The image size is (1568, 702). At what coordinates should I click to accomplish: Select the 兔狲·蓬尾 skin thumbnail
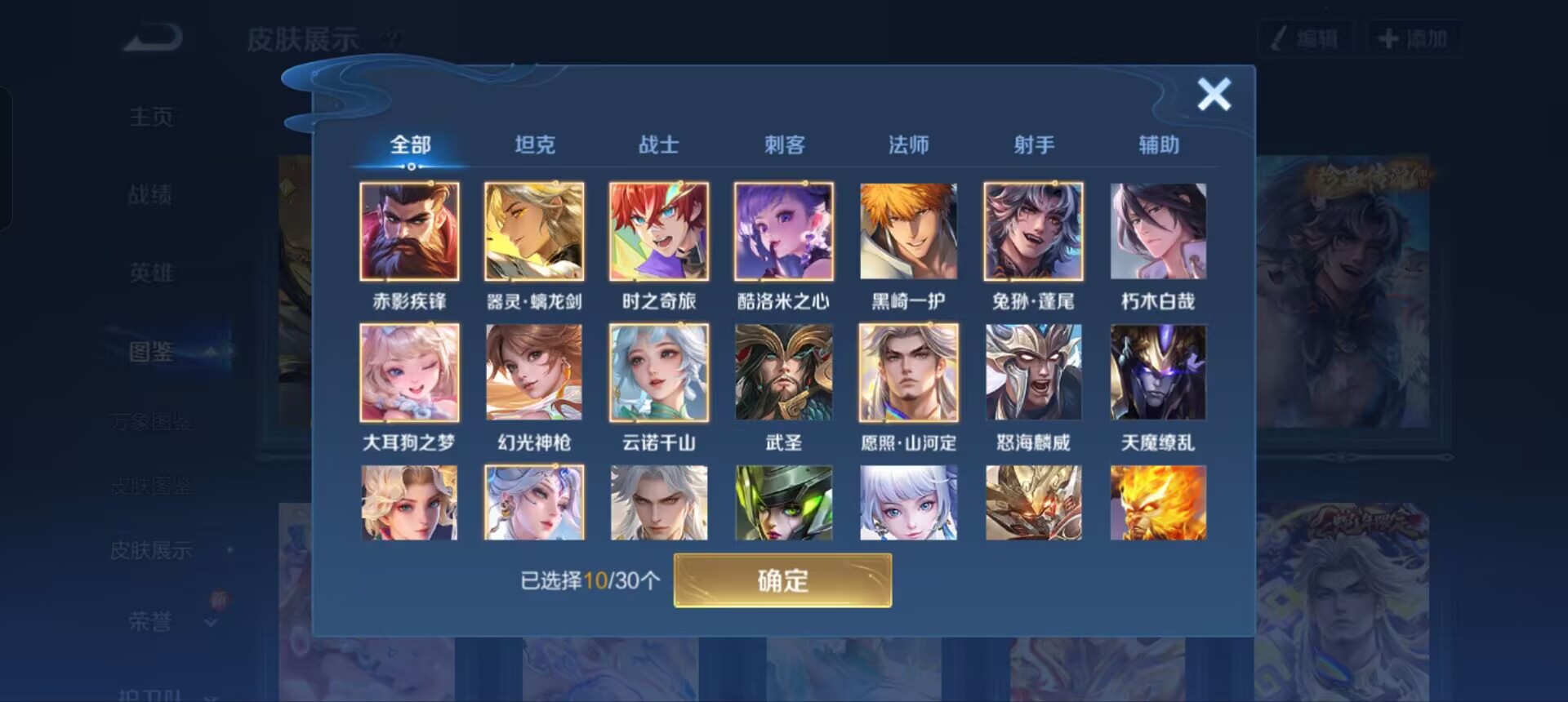click(x=1033, y=233)
